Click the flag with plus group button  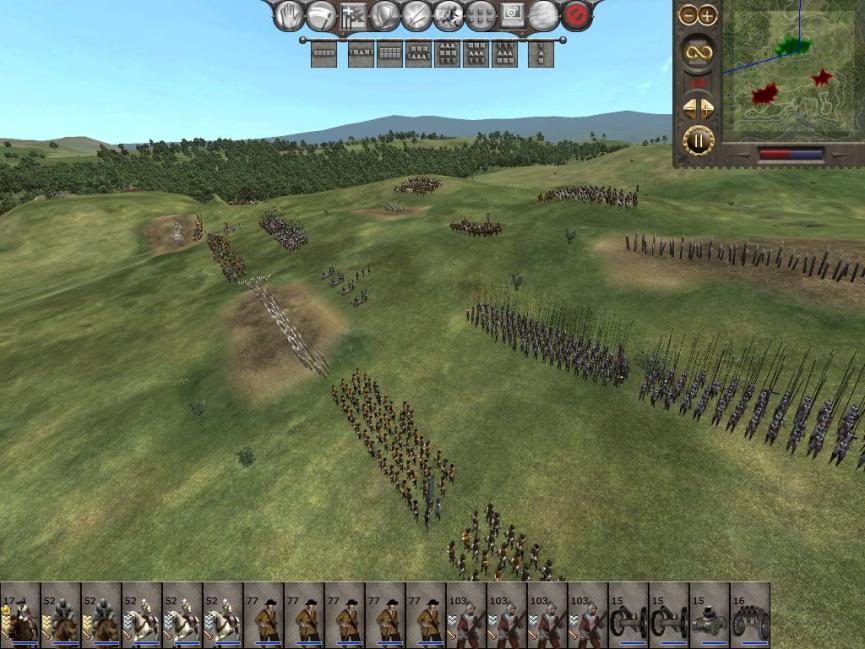352,15
